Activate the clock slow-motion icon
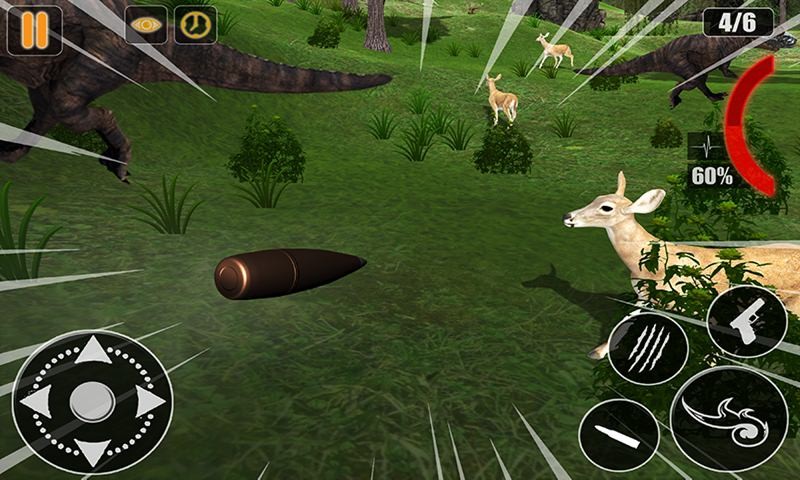The image size is (800, 480). (x=195, y=26)
